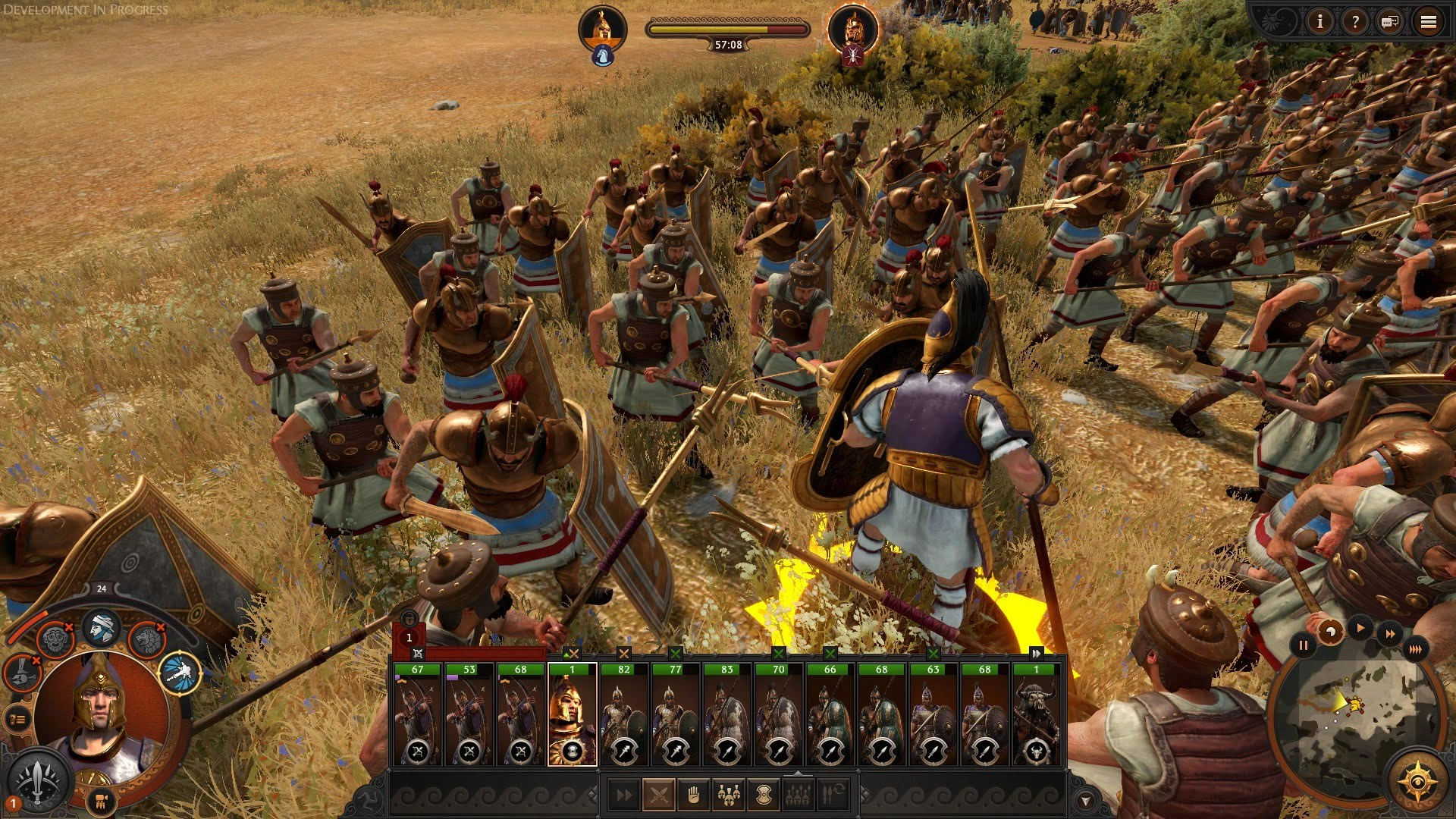This screenshot has width=1456, height=819.
Task: Select the golden-helmet hero unit card
Action: 572,714
